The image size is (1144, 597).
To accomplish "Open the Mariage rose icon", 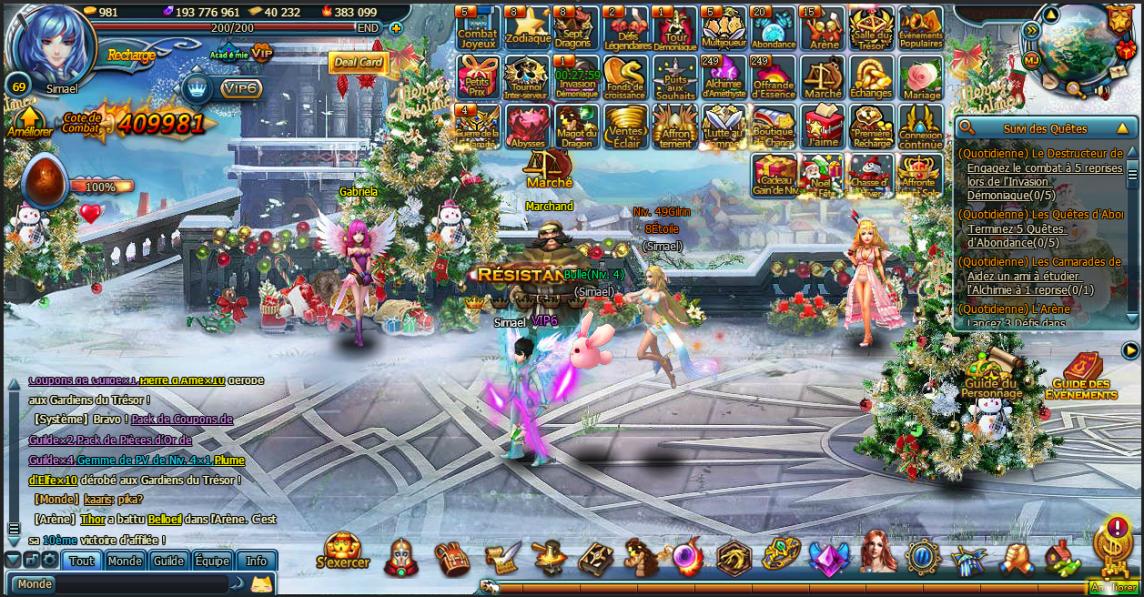I will [x=920, y=77].
